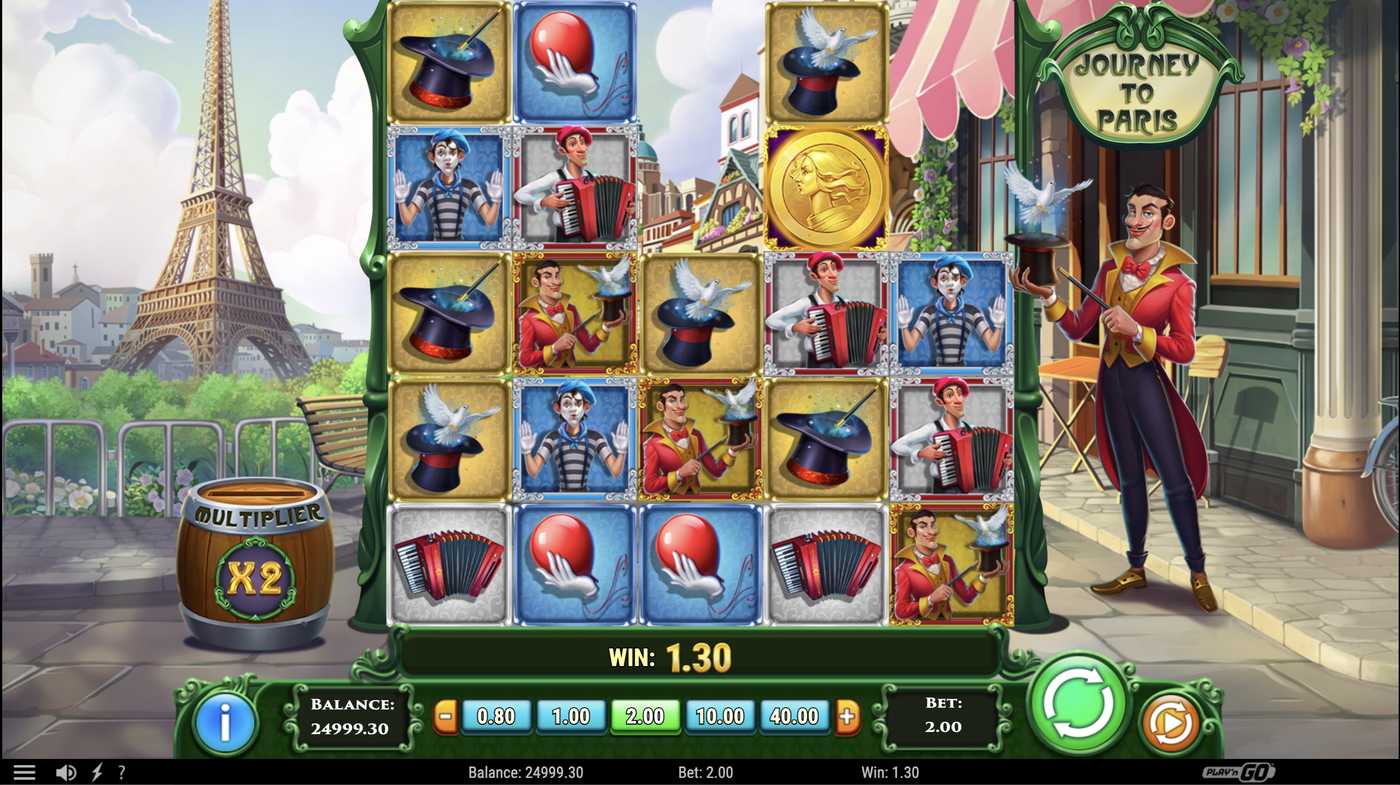Screen dimensions: 1400x785
Task: Mute the game sound
Action: 65,771
